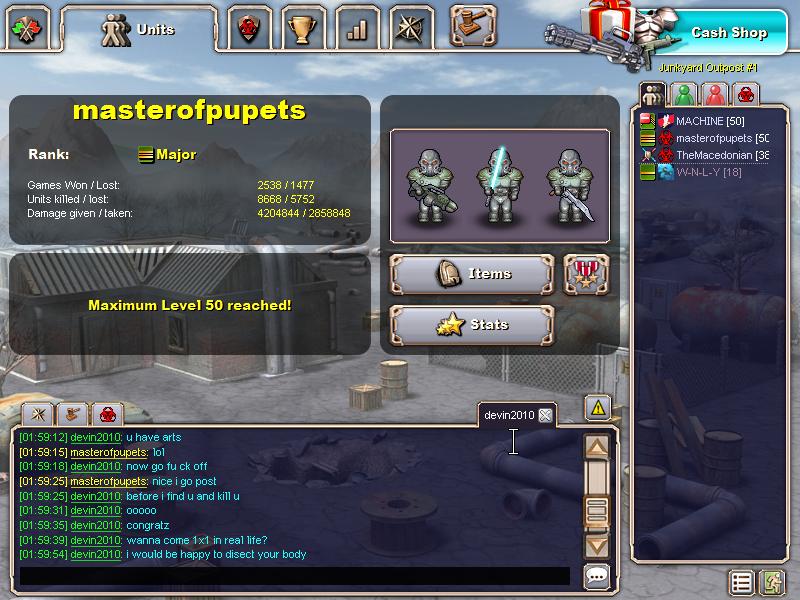Screen dimensions: 800x600
Task: Open the red shield emblem tab
Action: pyautogui.click(x=246, y=30)
